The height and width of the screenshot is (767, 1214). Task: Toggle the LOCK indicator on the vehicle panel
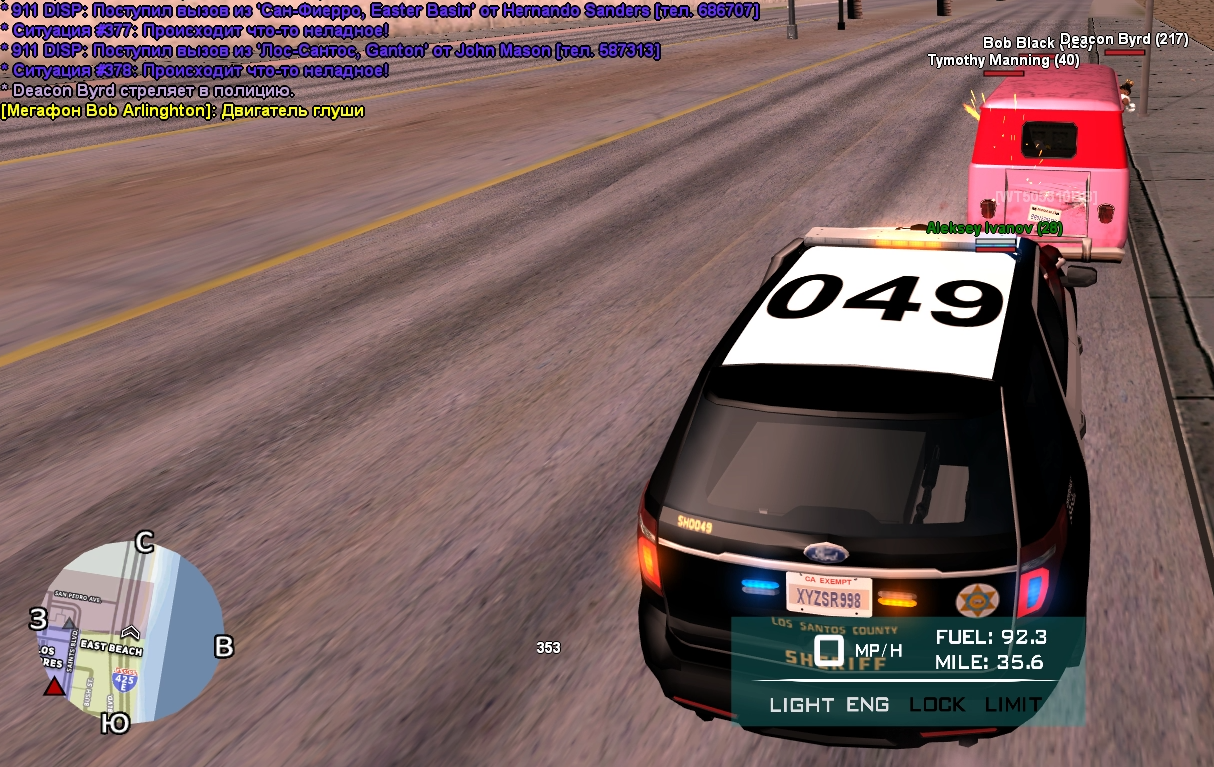point(937,705)
